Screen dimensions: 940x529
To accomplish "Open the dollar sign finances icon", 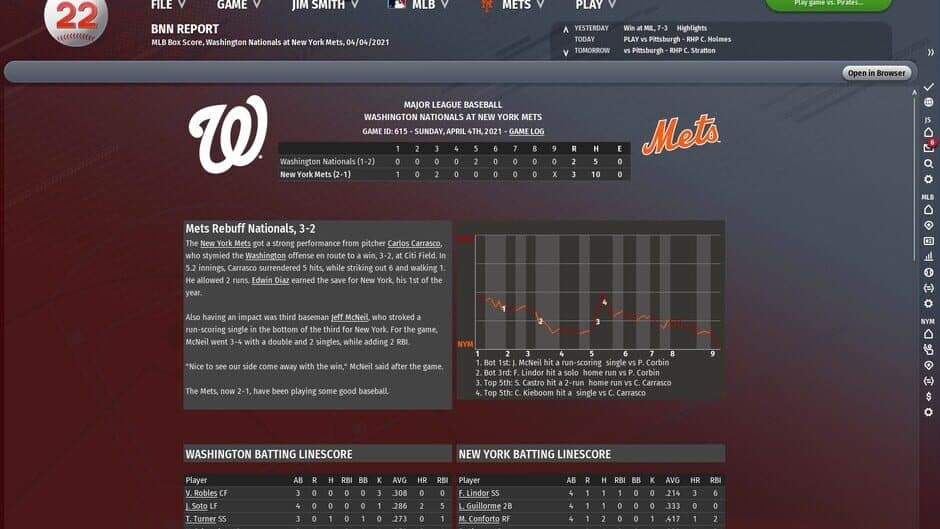I will click(x=928, y=396).
